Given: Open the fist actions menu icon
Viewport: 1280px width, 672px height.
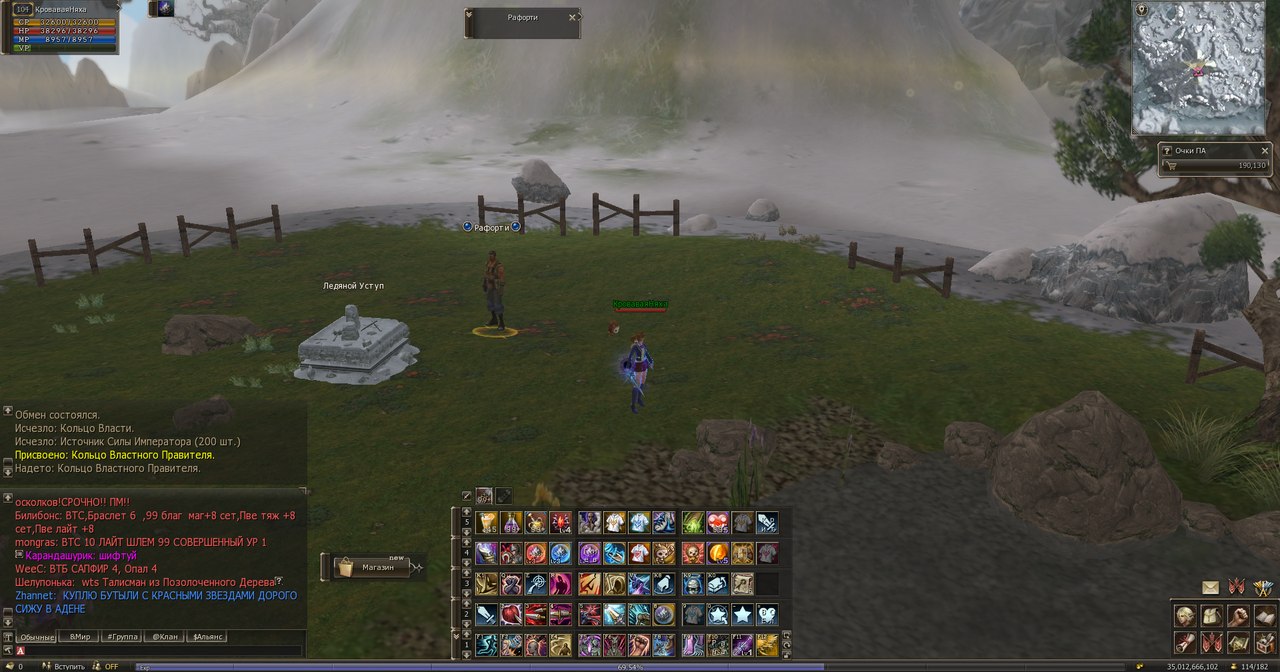Looking at the screenshot, I should coord(1239,616).
